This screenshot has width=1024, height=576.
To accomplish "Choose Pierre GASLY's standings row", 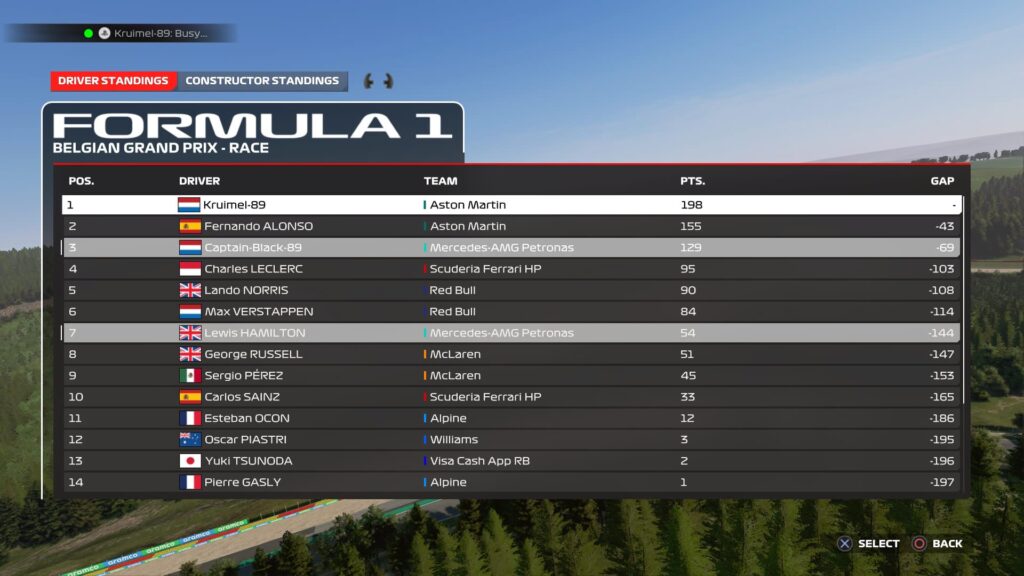I will click(x=511, y=482).
